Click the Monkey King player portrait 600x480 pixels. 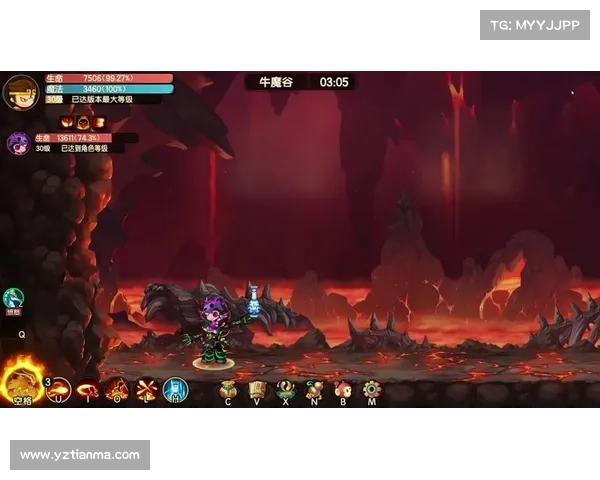pos(20,91)
